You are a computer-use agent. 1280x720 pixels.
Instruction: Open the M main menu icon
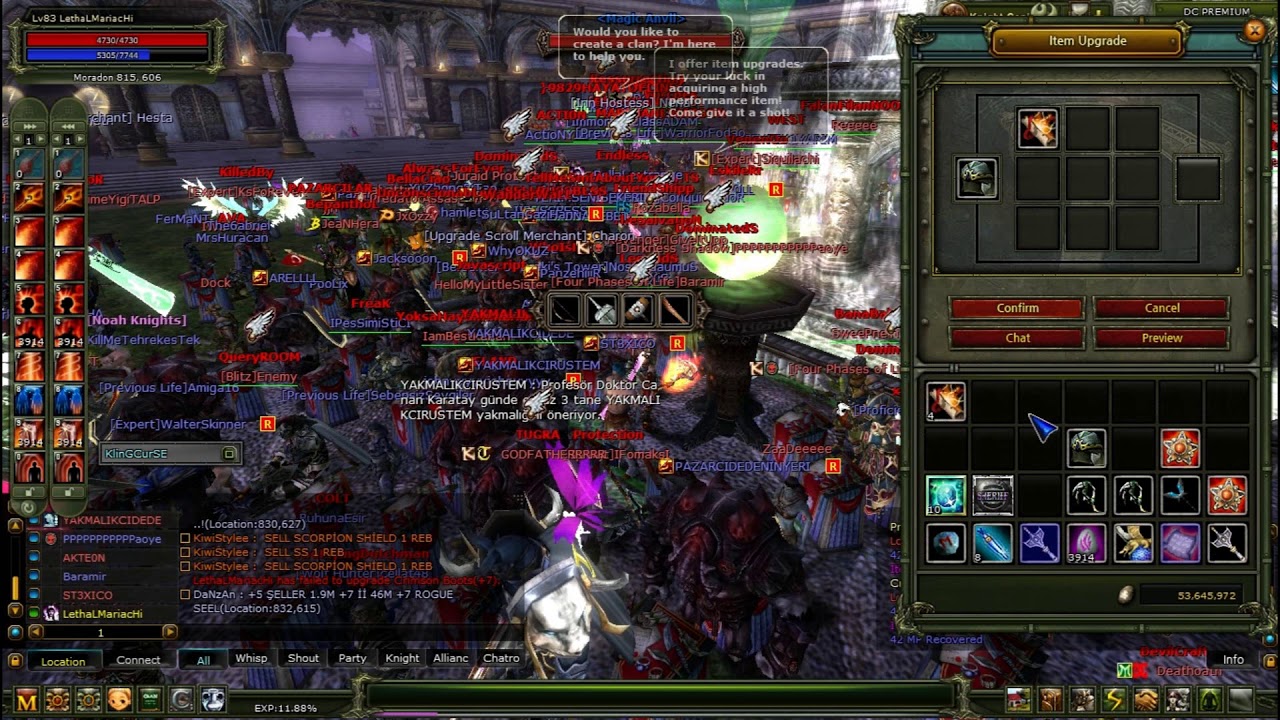click(27, 700)
